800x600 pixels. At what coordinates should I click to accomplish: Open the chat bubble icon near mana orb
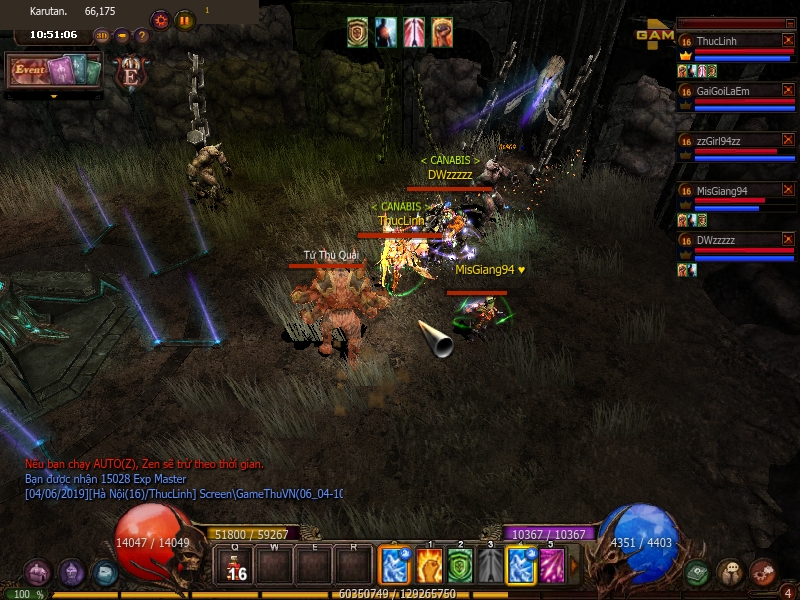[x=730, y=573]
